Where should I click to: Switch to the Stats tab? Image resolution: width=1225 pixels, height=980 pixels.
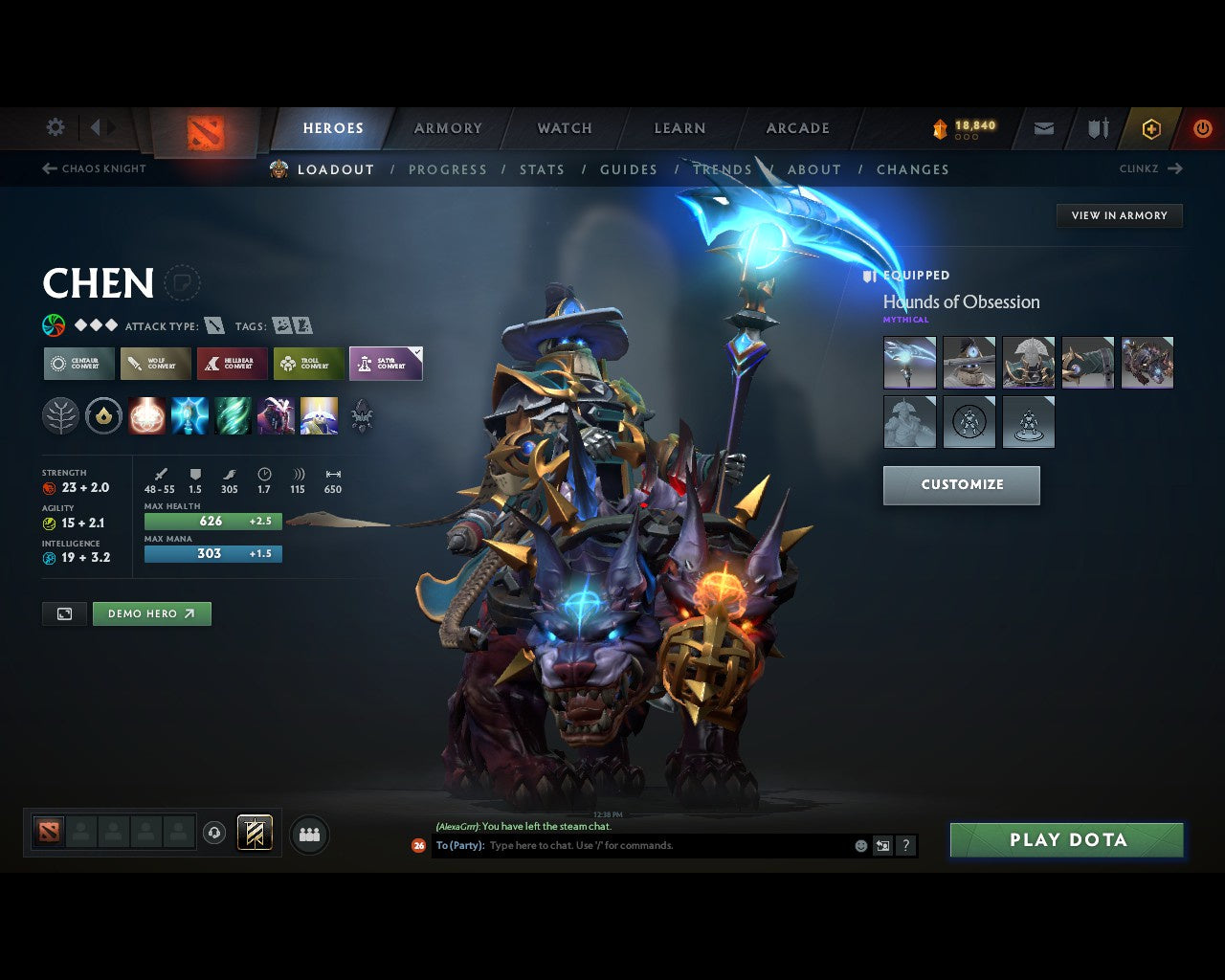coord(542,169)
